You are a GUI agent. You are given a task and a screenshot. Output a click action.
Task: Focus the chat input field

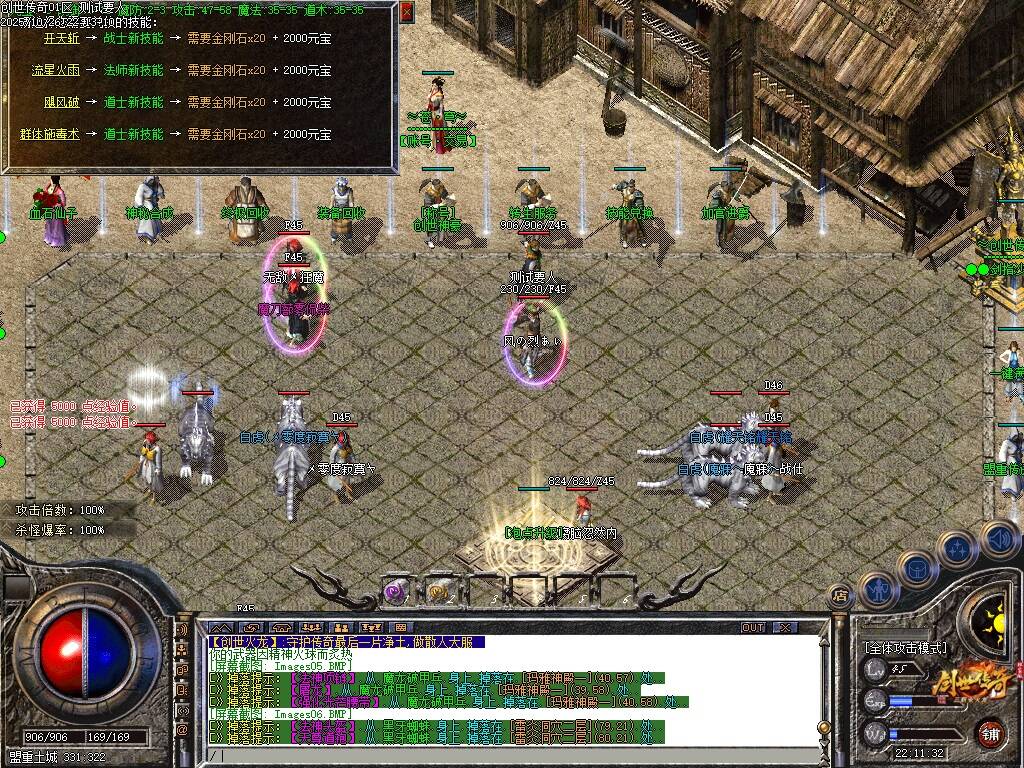point(500,756)
